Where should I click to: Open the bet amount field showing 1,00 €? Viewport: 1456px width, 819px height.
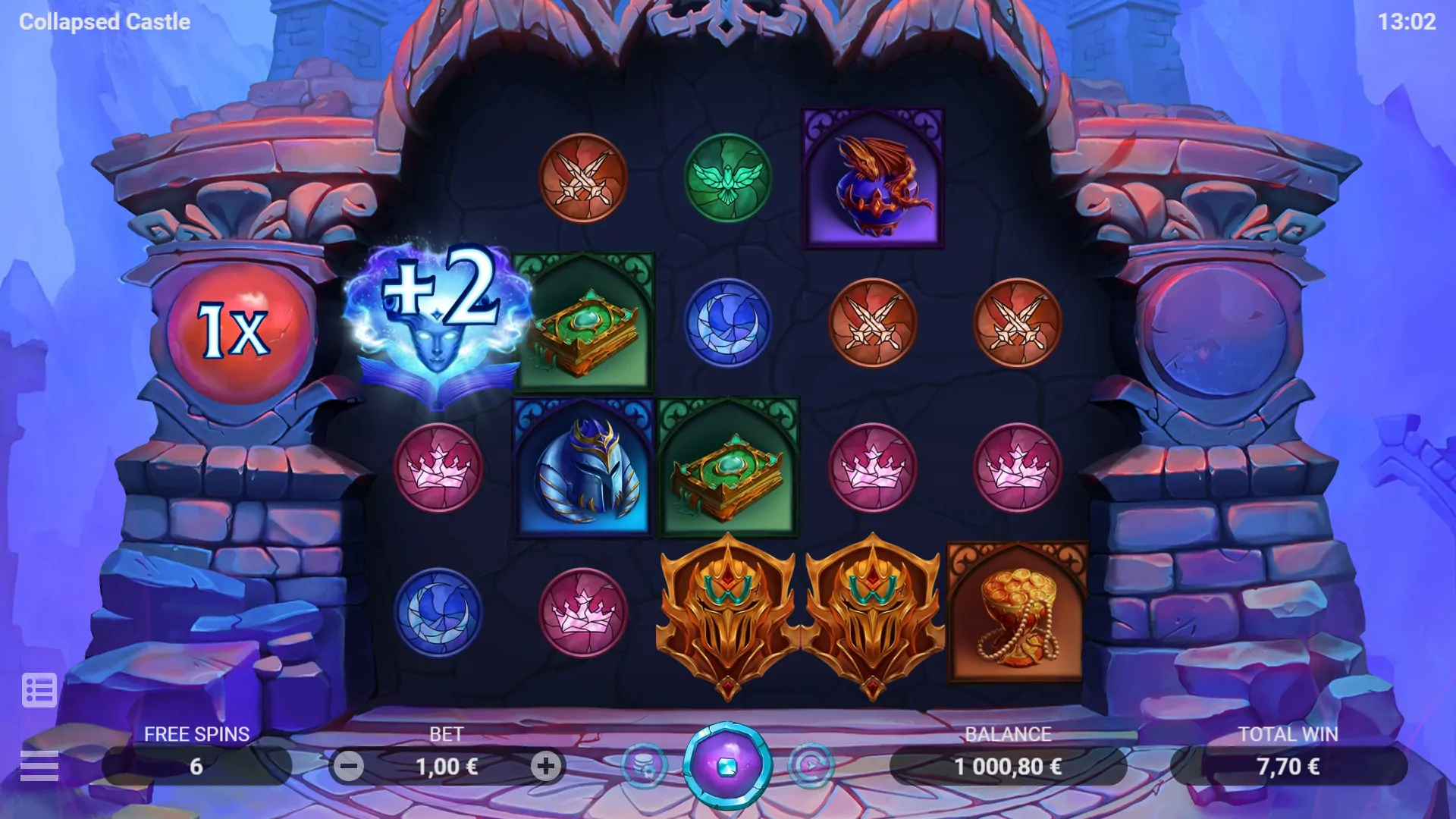coord(447,766)
